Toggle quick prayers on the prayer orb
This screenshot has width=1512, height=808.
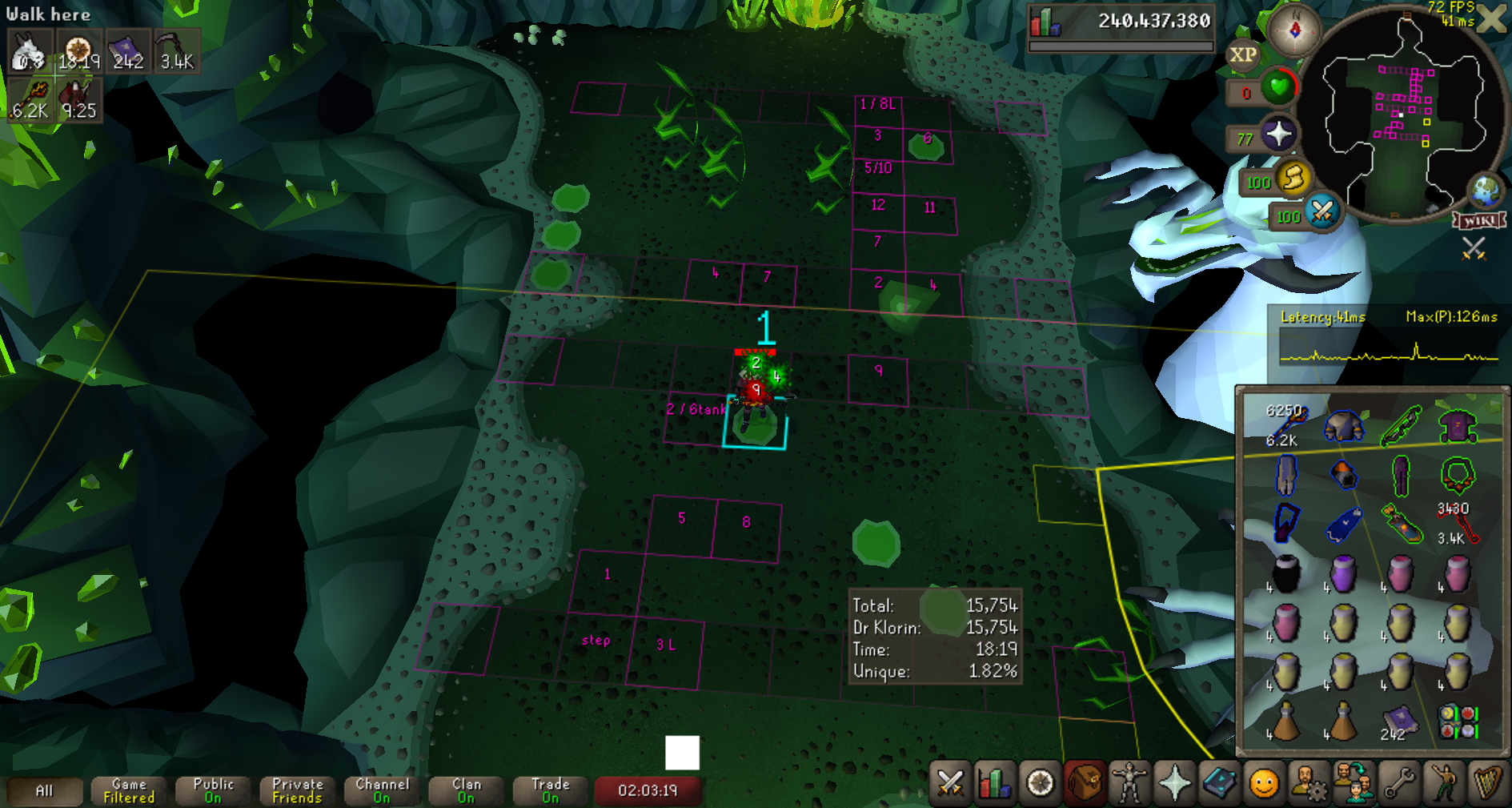tap(1278, 134)
